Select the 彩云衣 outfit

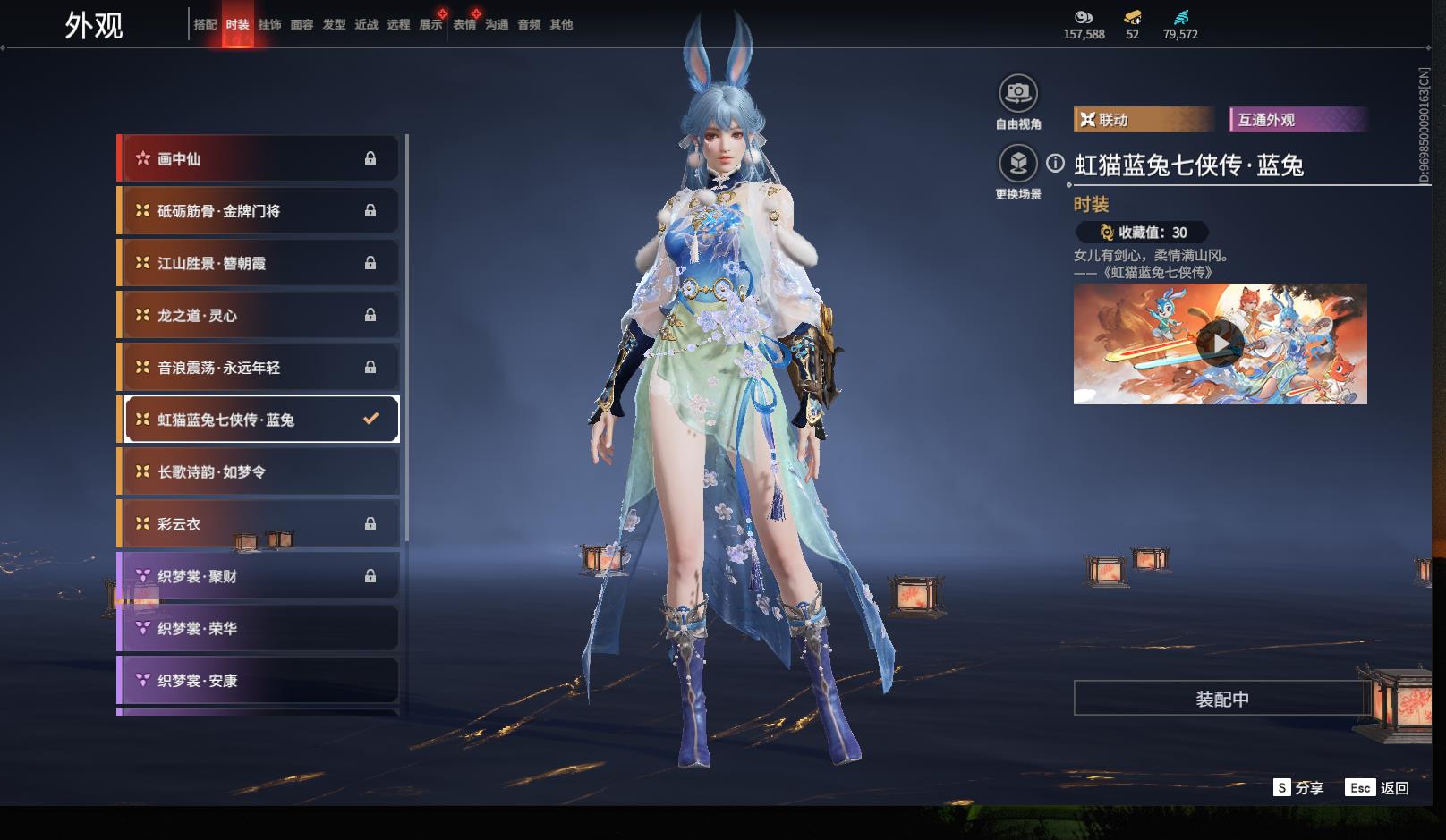tap(258, 524)
